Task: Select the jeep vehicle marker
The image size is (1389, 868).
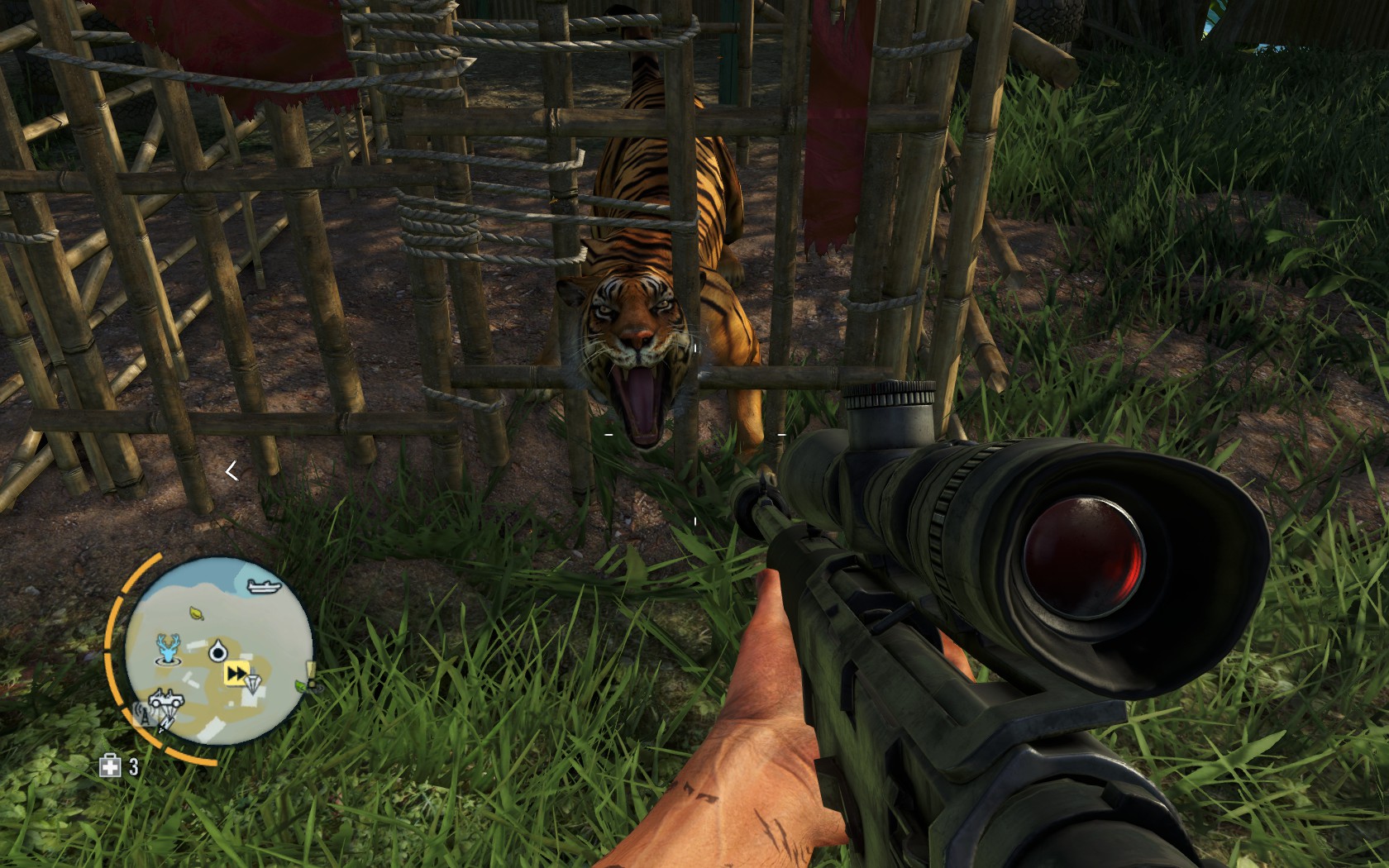Action: click(x=167, y=699)
